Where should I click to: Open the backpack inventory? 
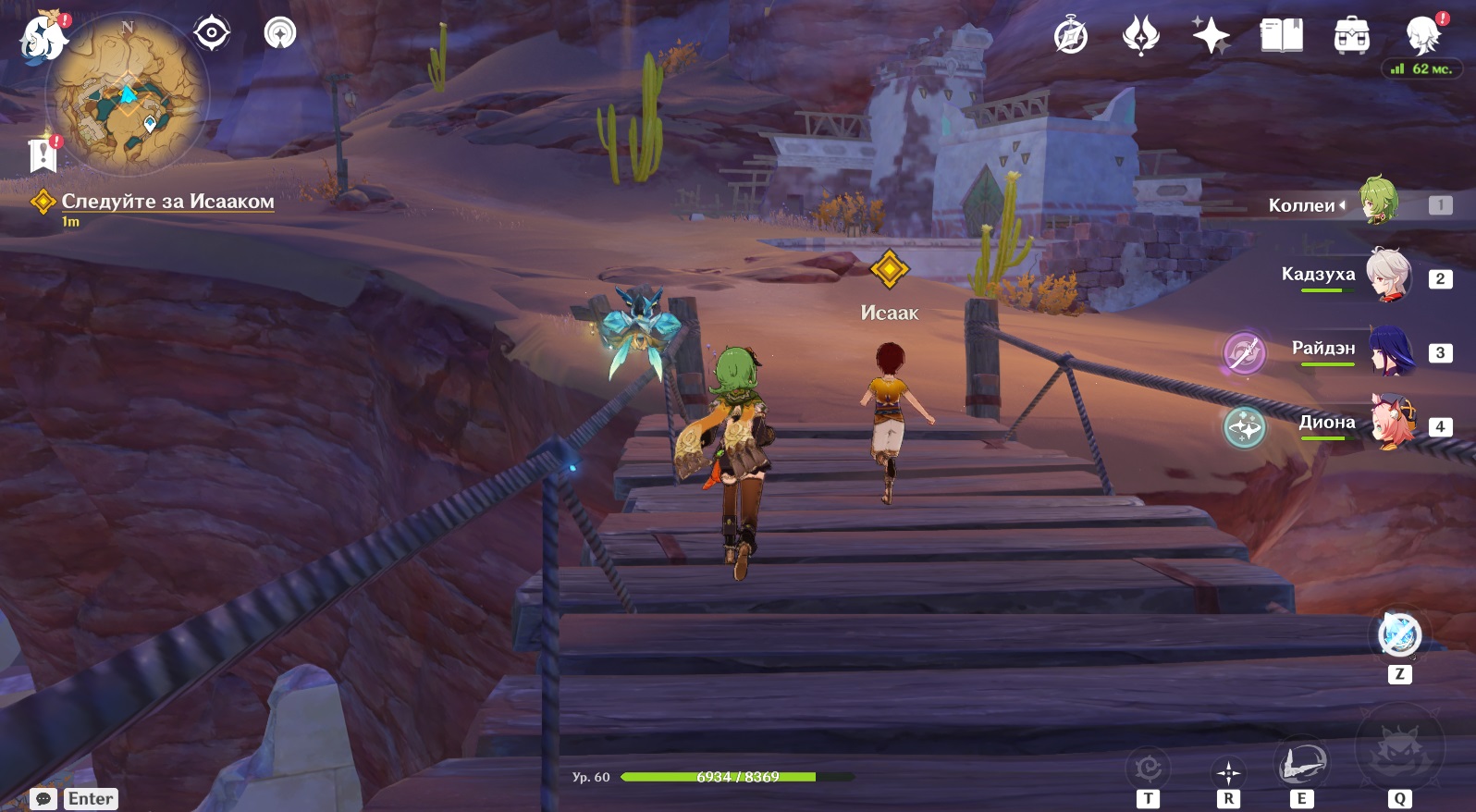click(1351, 37)
